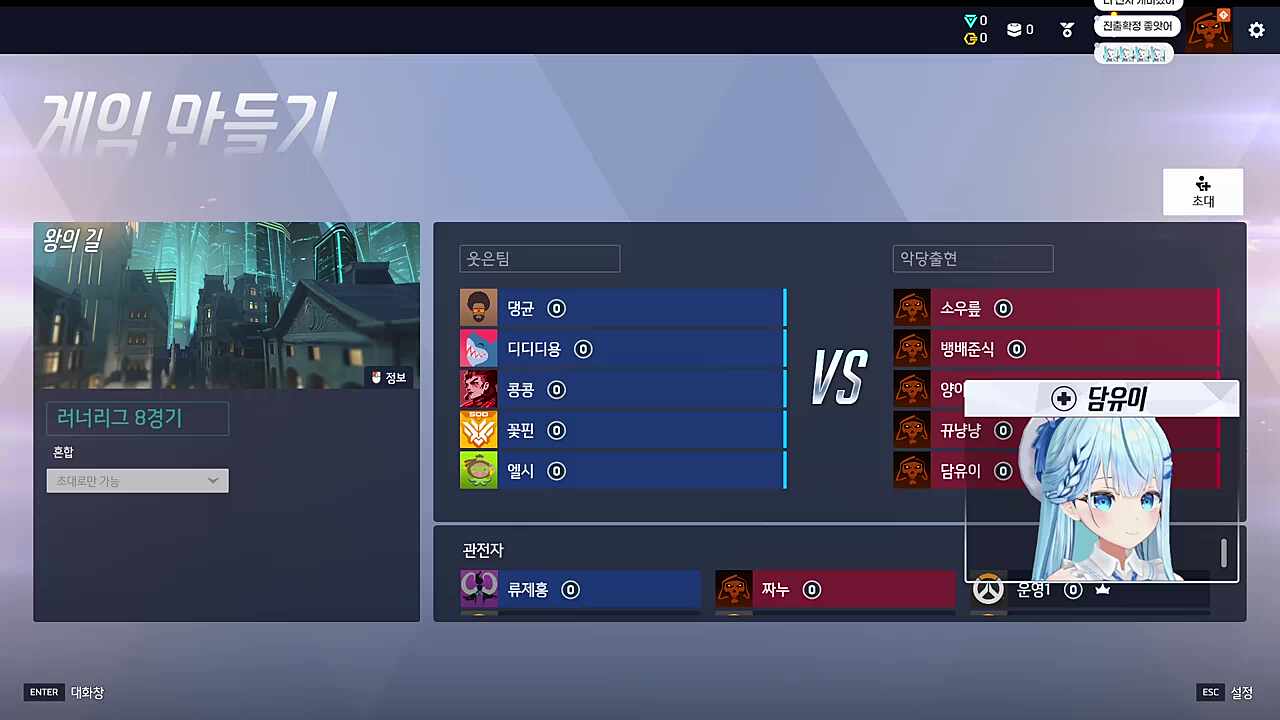Click 소우릎's player portrait icon
This screenshot has height=720, width=1280.
(x=911, y=308)
